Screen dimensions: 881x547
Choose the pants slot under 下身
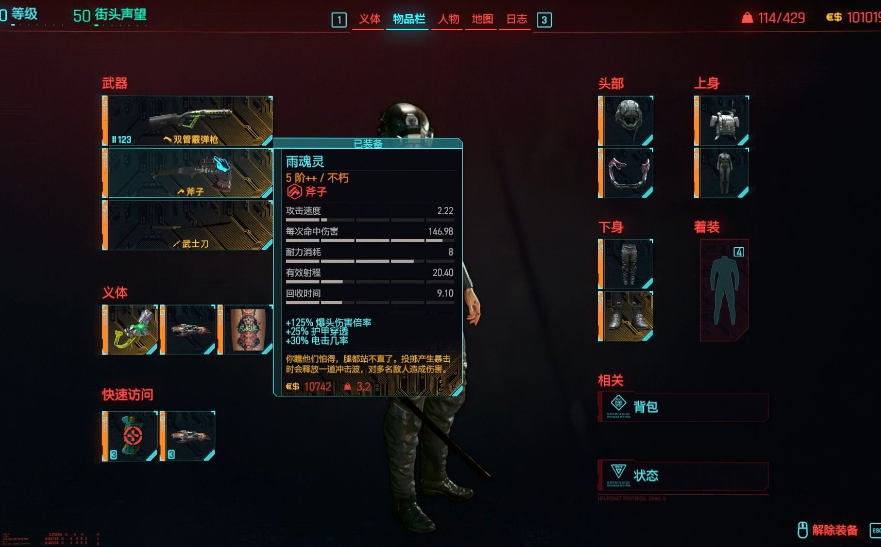(628, 264)
